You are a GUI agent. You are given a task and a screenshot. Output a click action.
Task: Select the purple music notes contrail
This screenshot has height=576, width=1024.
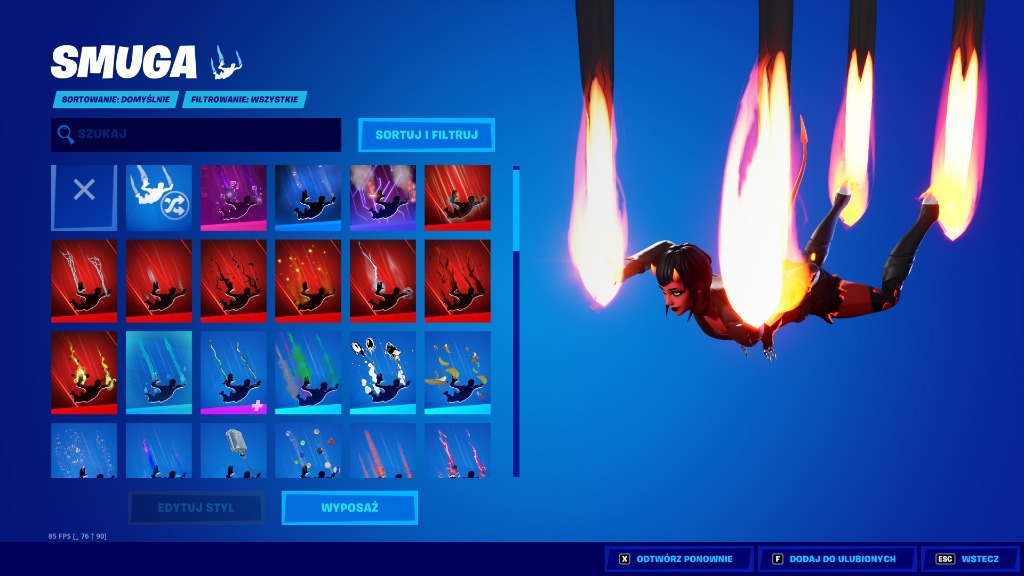tap(234, 197)
